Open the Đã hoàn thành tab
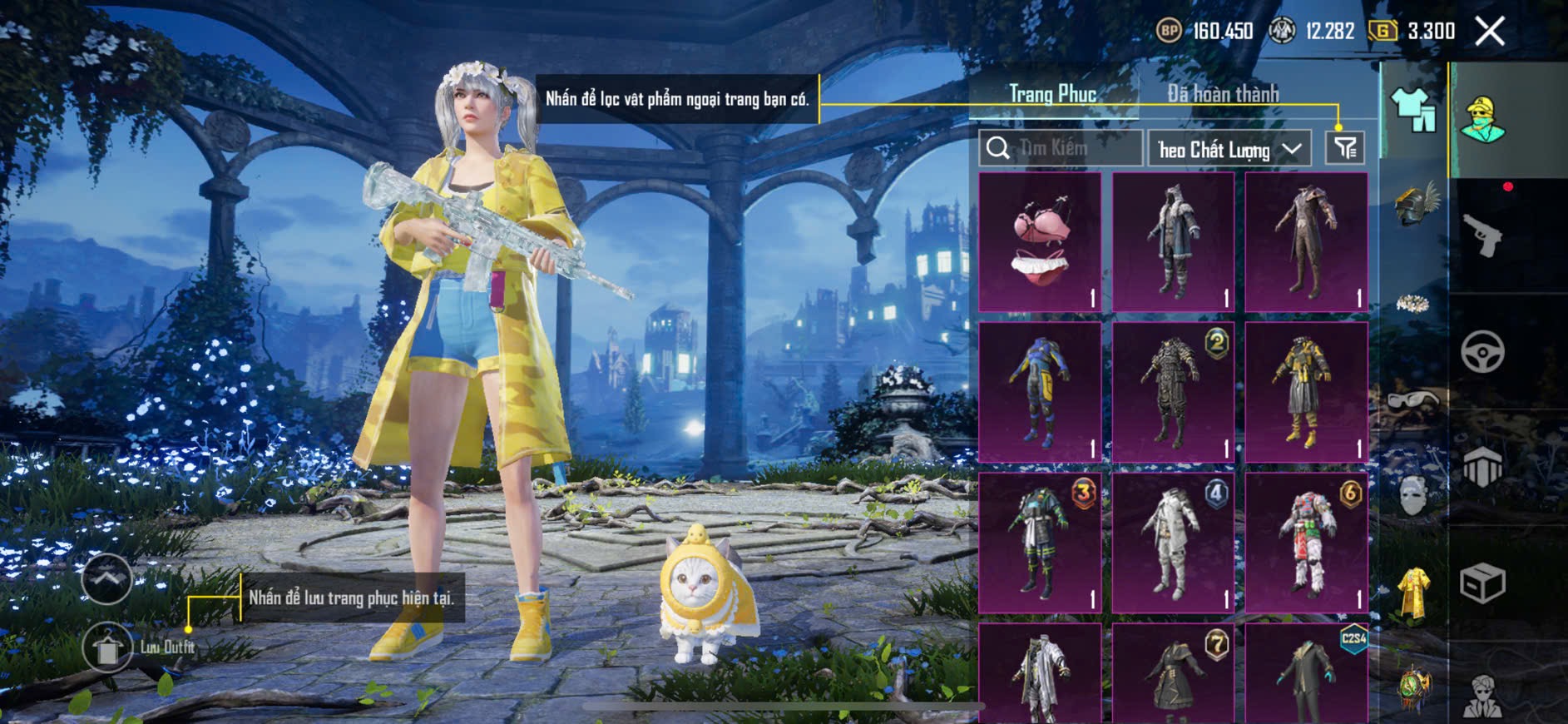Screen dimensions: 1568x724 1223,94
